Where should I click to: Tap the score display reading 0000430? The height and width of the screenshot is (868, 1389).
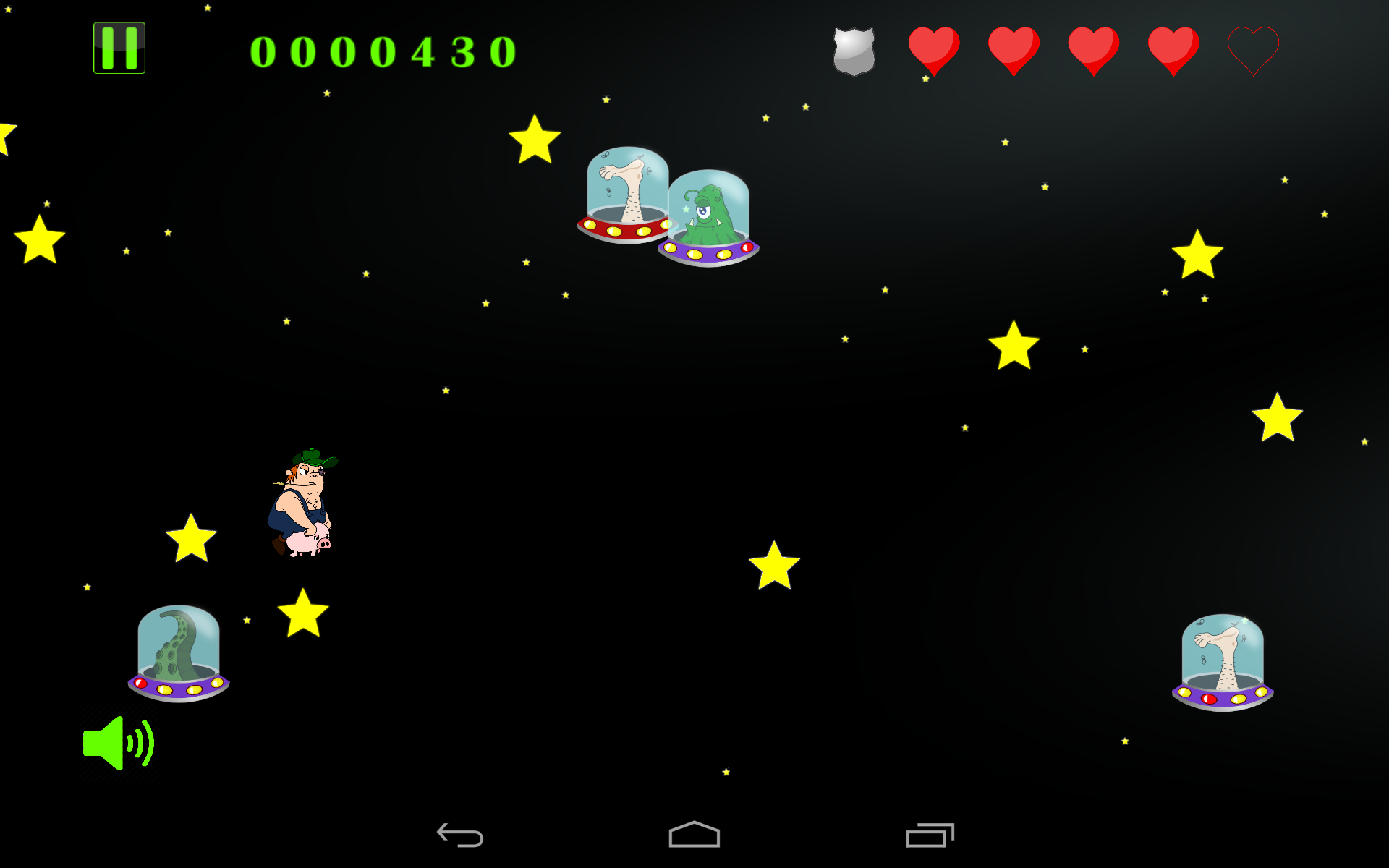(382, 49)
